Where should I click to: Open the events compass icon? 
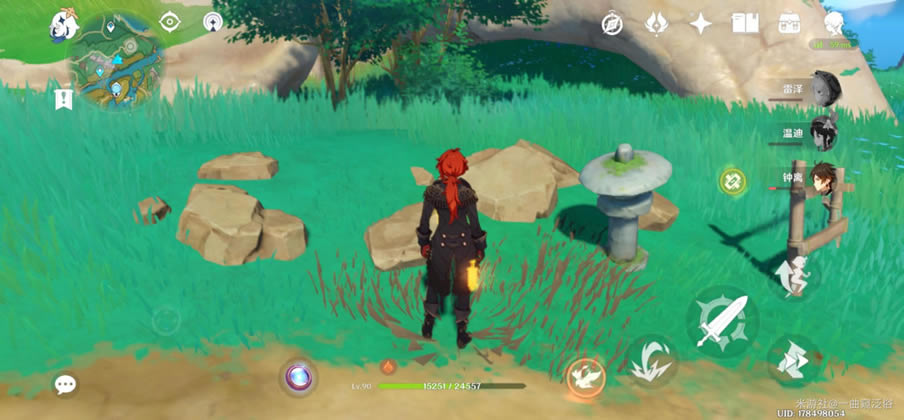[x=612, y=24]
